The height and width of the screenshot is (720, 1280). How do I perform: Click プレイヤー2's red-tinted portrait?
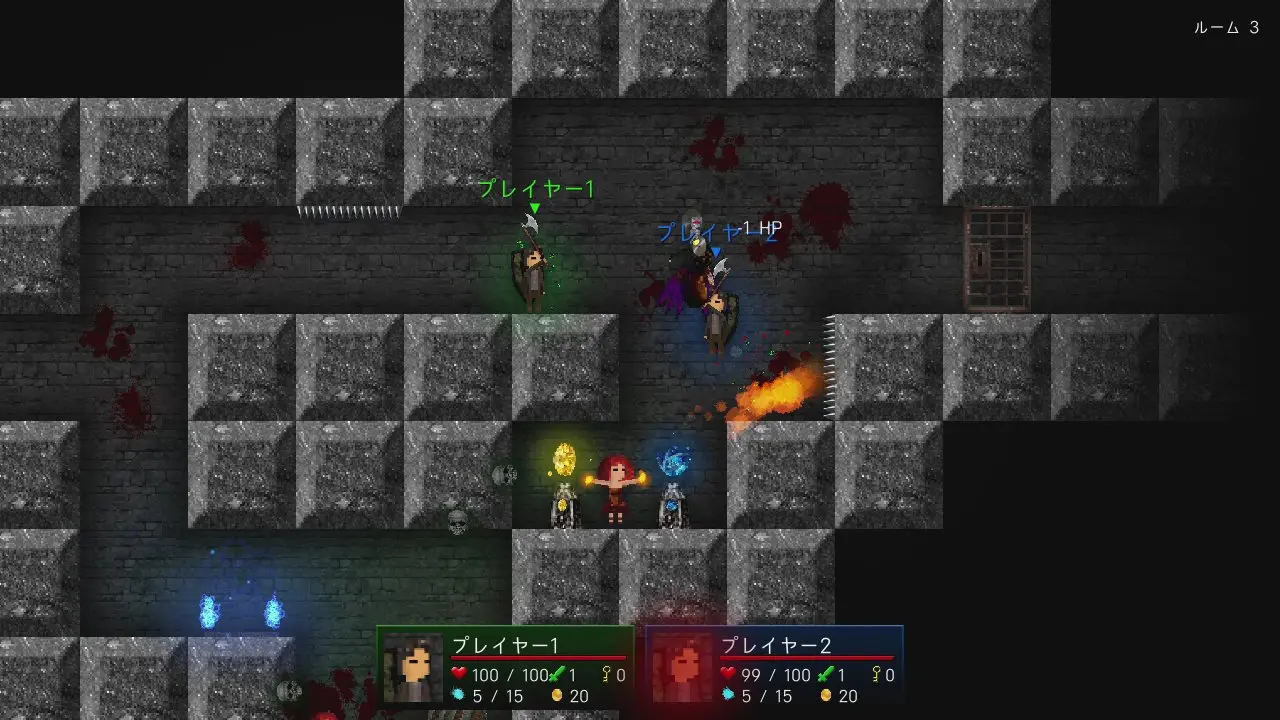click(x=683, y=667)
